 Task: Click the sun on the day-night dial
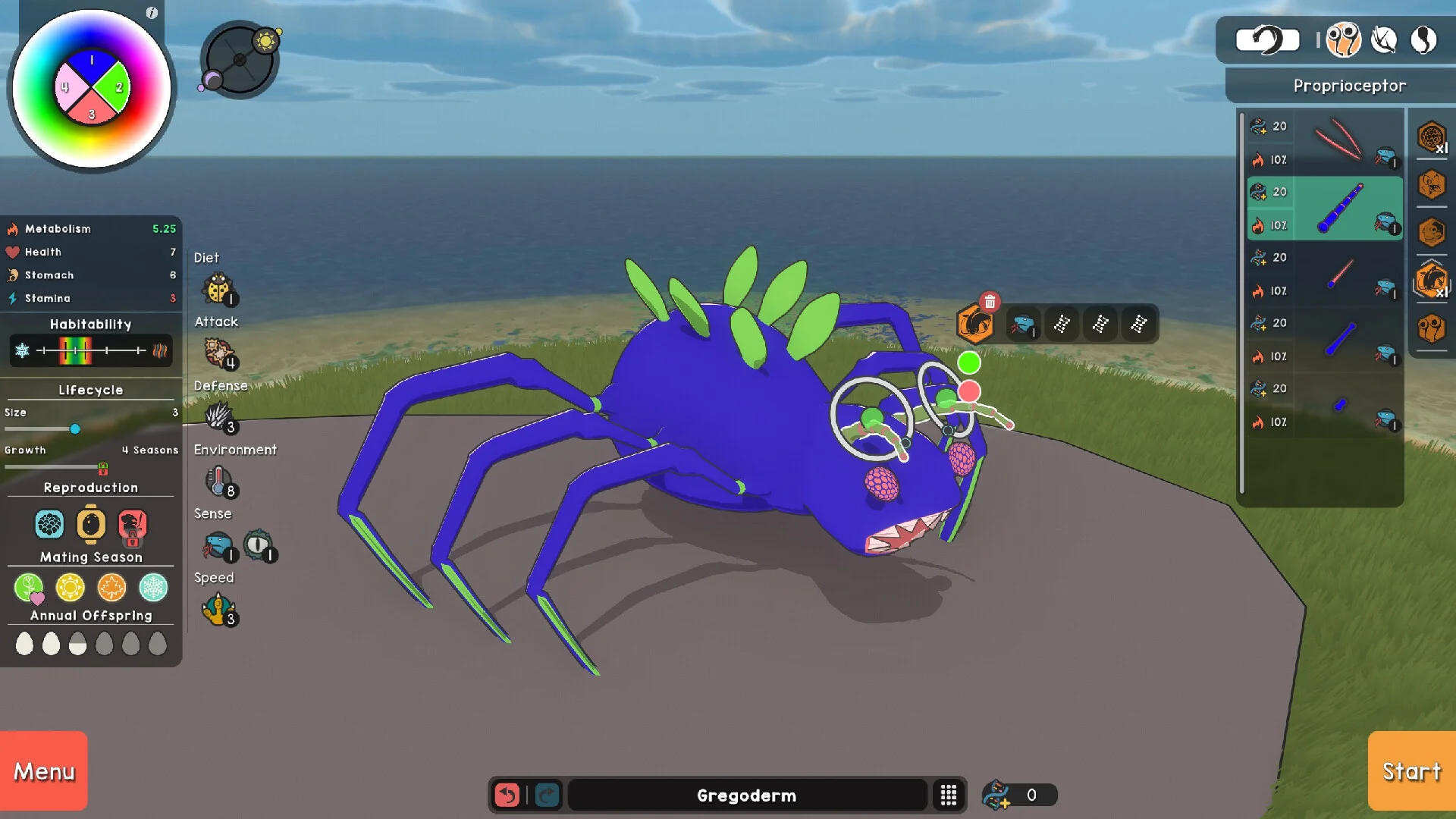click(266, 40)
